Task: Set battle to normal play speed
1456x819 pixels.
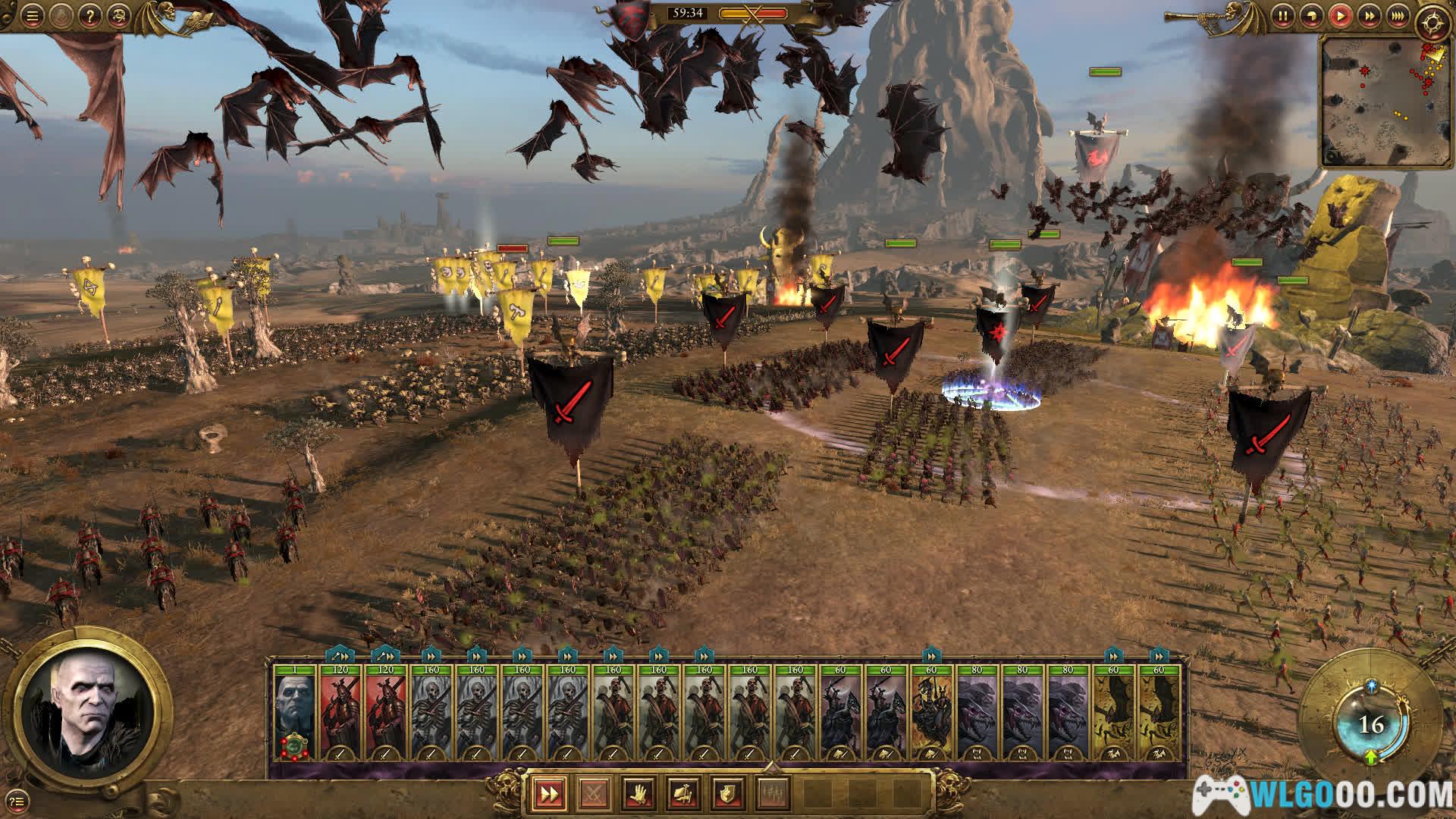Action: tap(1340, 16)
